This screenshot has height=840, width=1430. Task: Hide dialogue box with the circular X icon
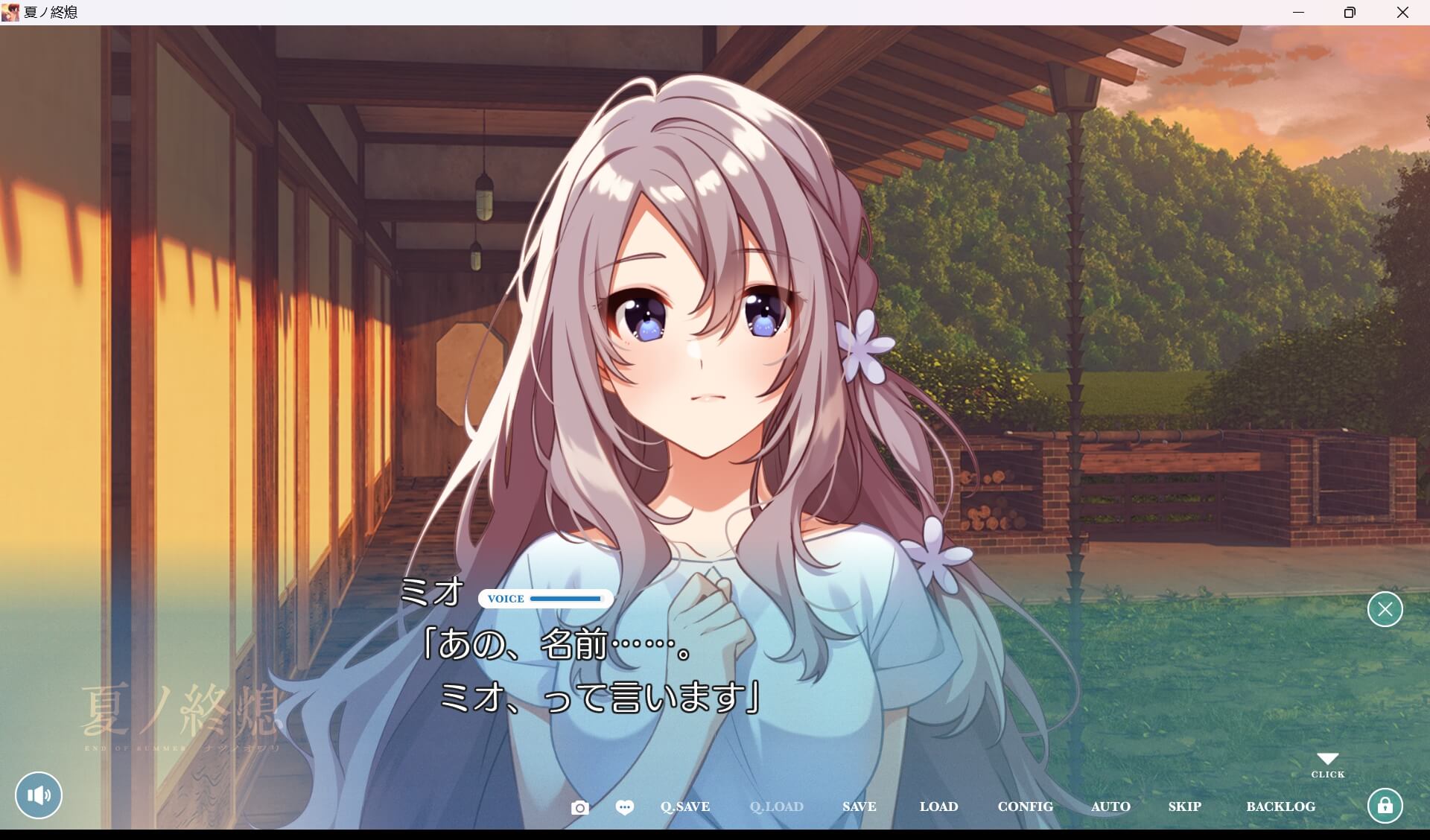point(1385,609)
